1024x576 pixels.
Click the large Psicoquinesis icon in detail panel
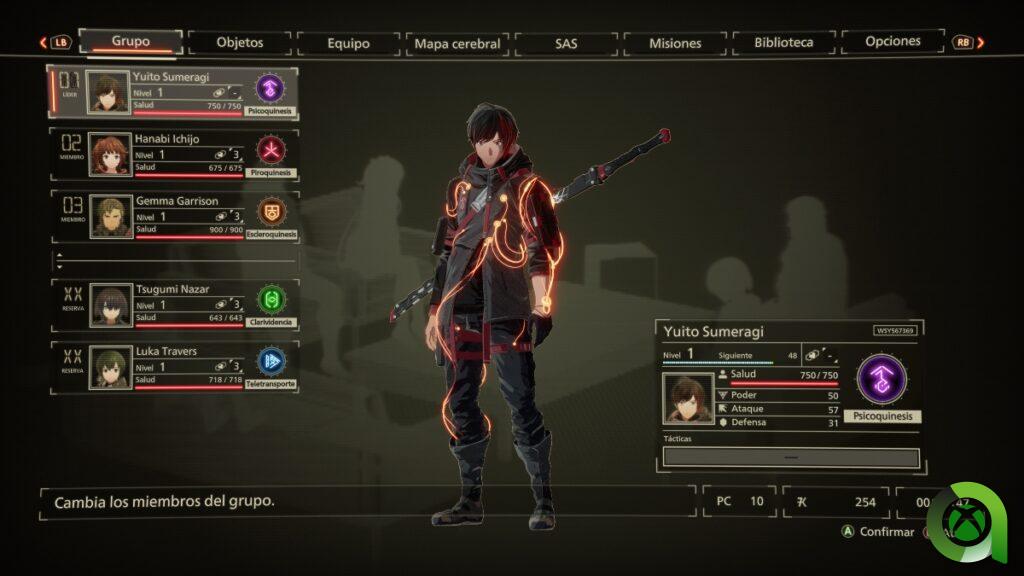tap(882, 379)
